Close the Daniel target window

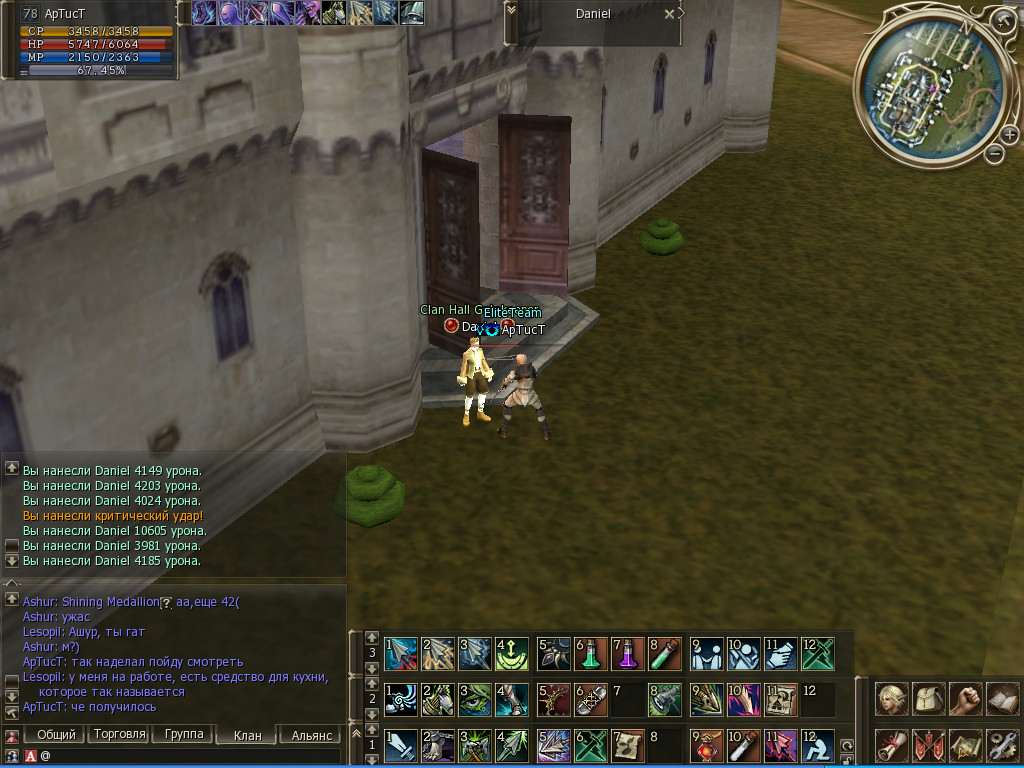coord(669,14)
